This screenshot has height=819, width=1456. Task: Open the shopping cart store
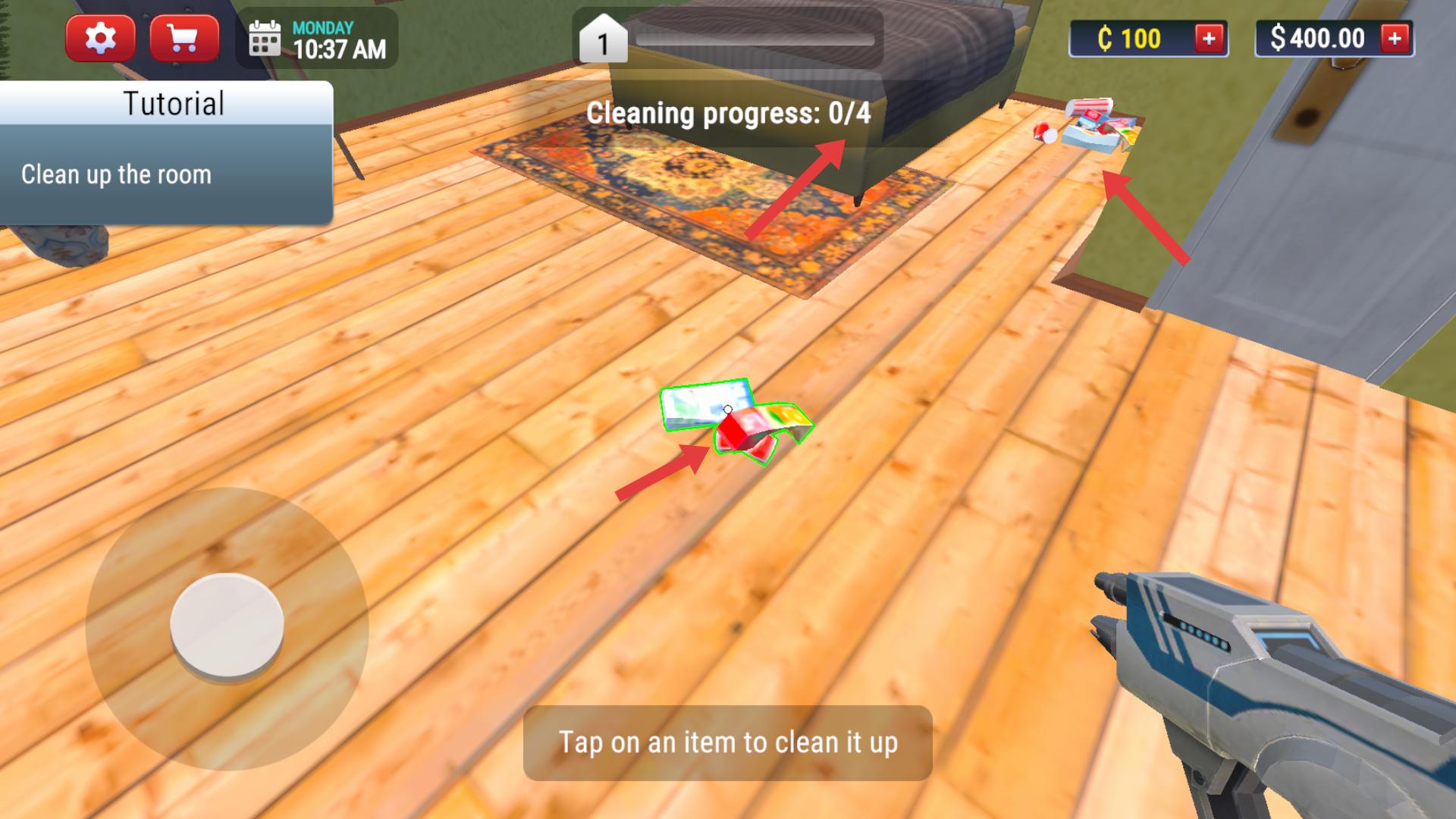coord(184,38)
